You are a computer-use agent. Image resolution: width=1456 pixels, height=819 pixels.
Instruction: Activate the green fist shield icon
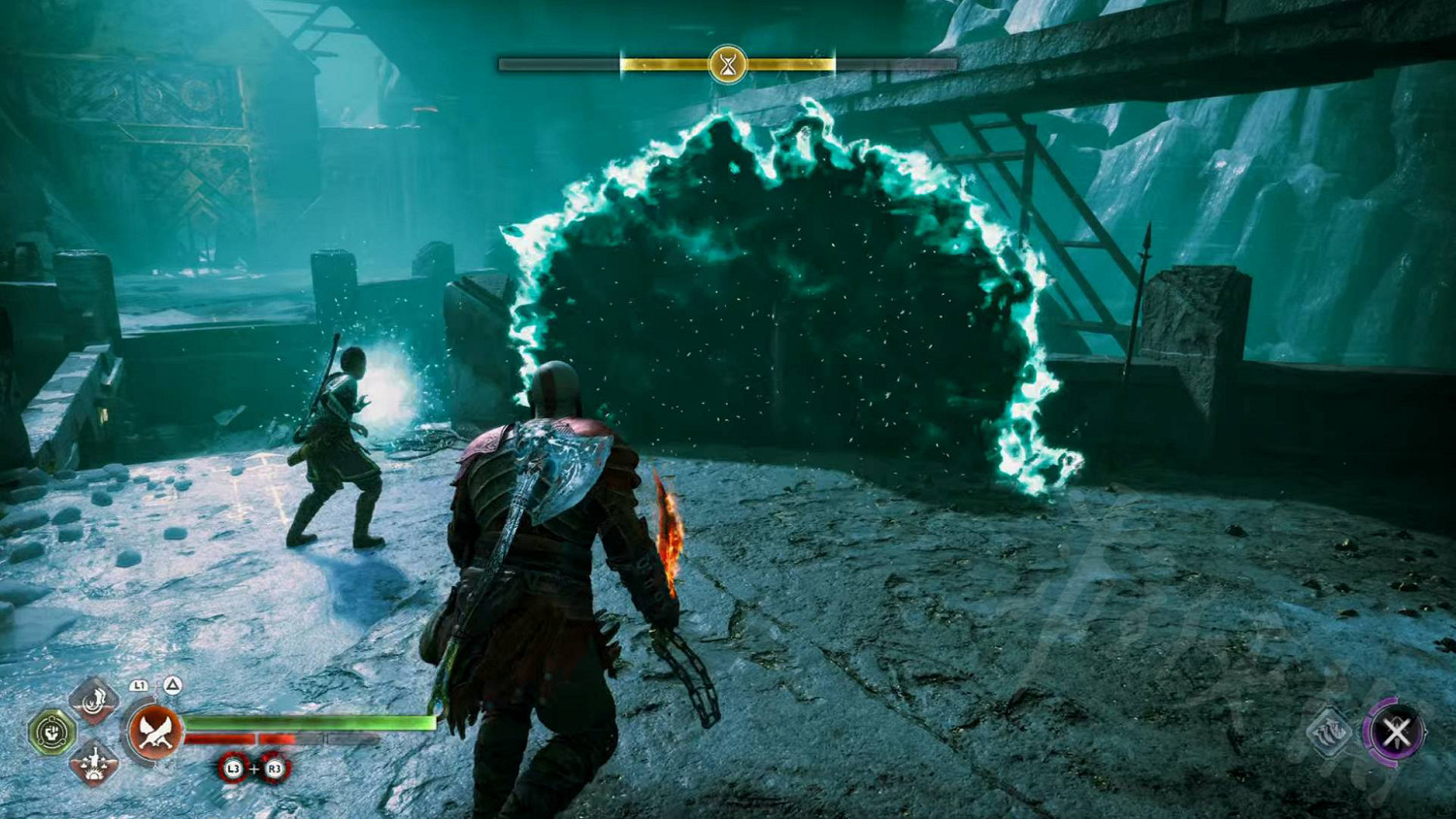click(51, 732)
